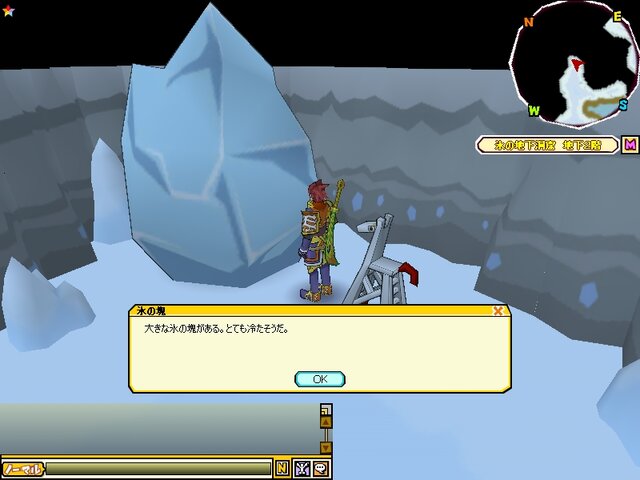Screen dimensions: 640x480
Task: Switch the ノーマル chat mode label
Action: coord(22,468)
